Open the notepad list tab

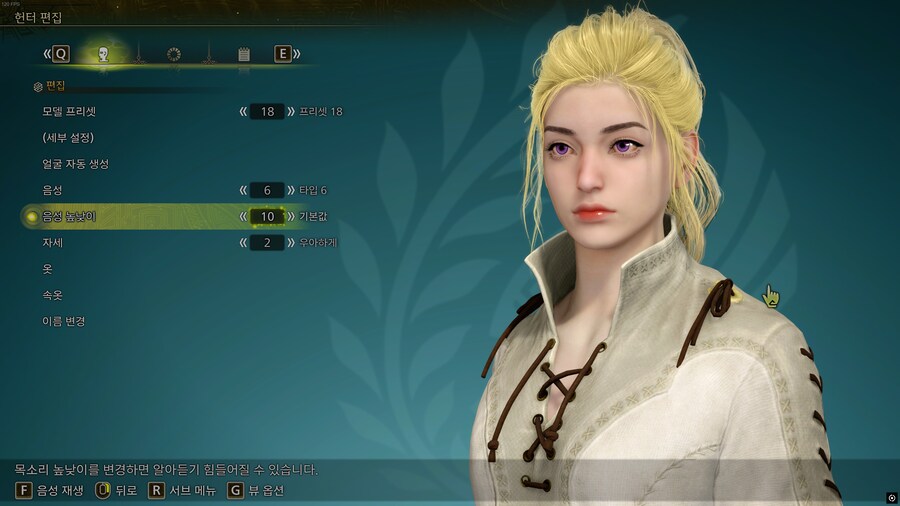pos(244,54)
